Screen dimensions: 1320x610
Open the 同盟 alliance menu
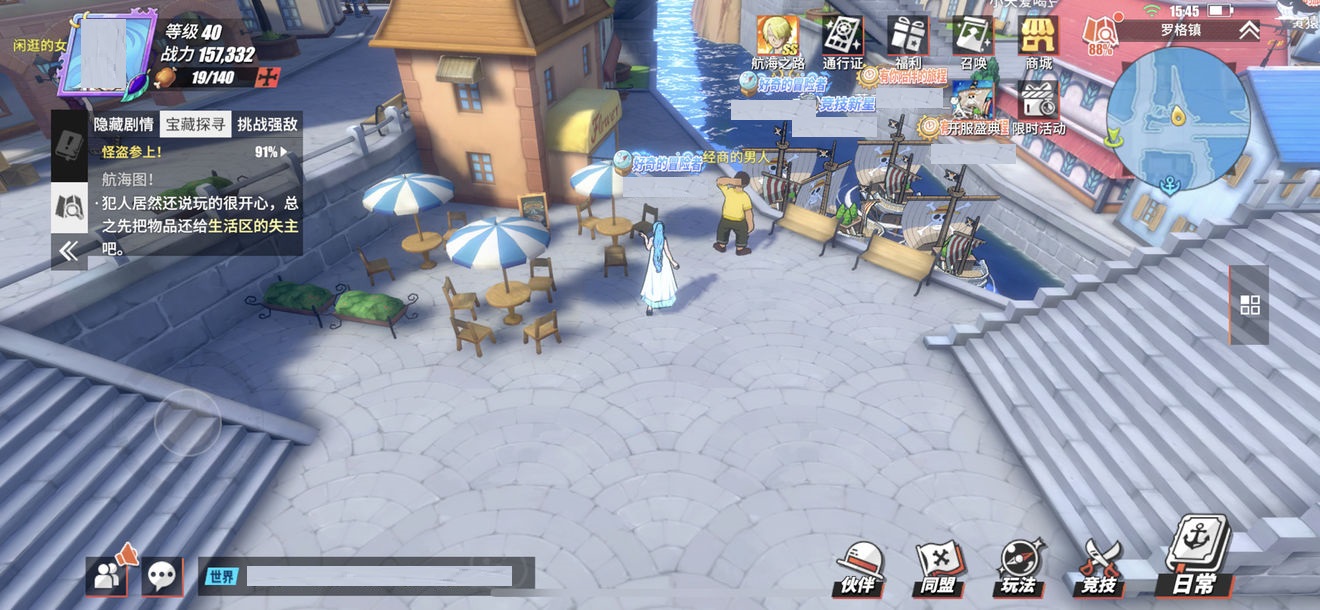tap(937, 568)
